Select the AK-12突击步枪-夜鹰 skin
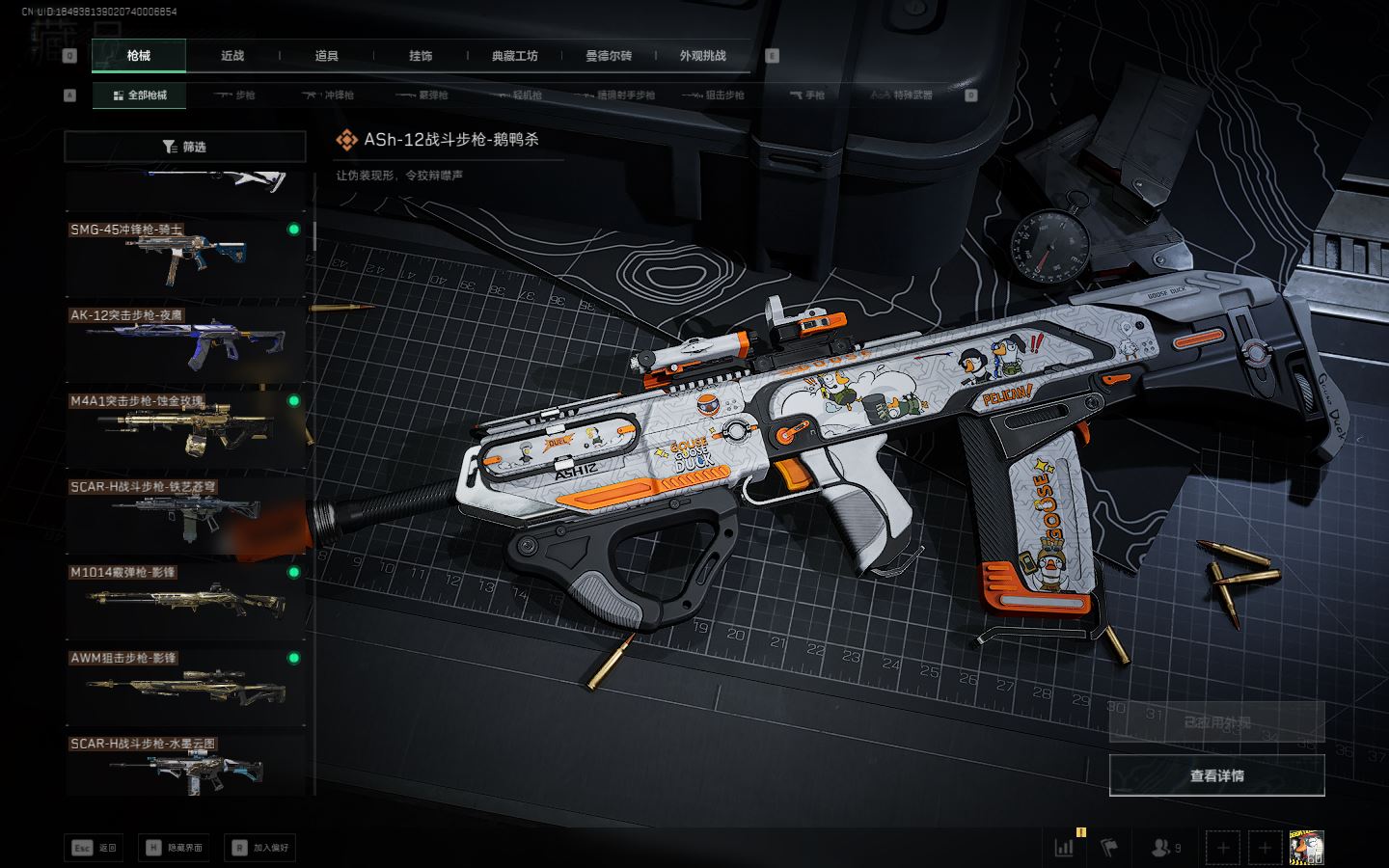 184,342
